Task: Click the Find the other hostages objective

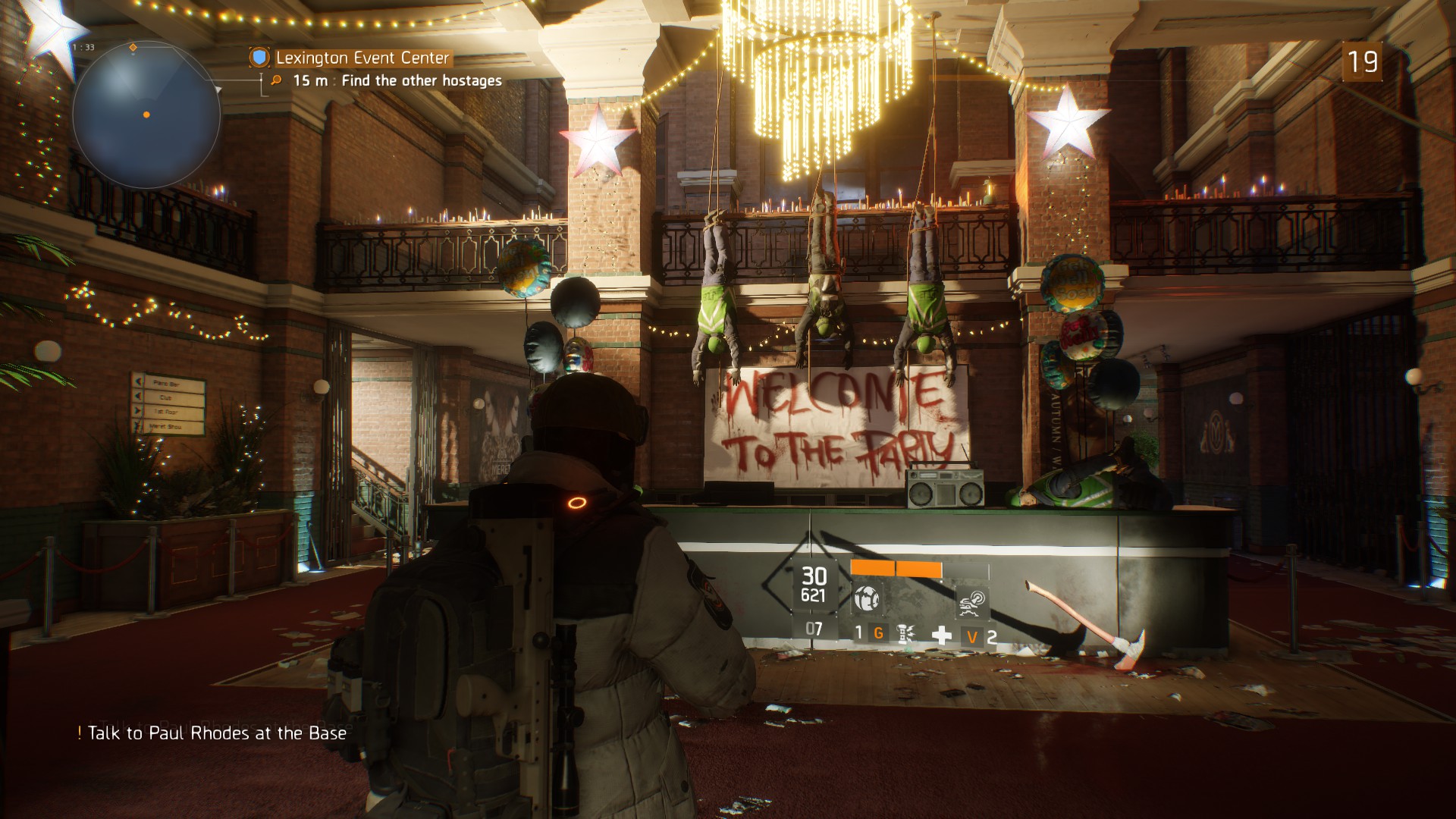Action: point(421,80)
